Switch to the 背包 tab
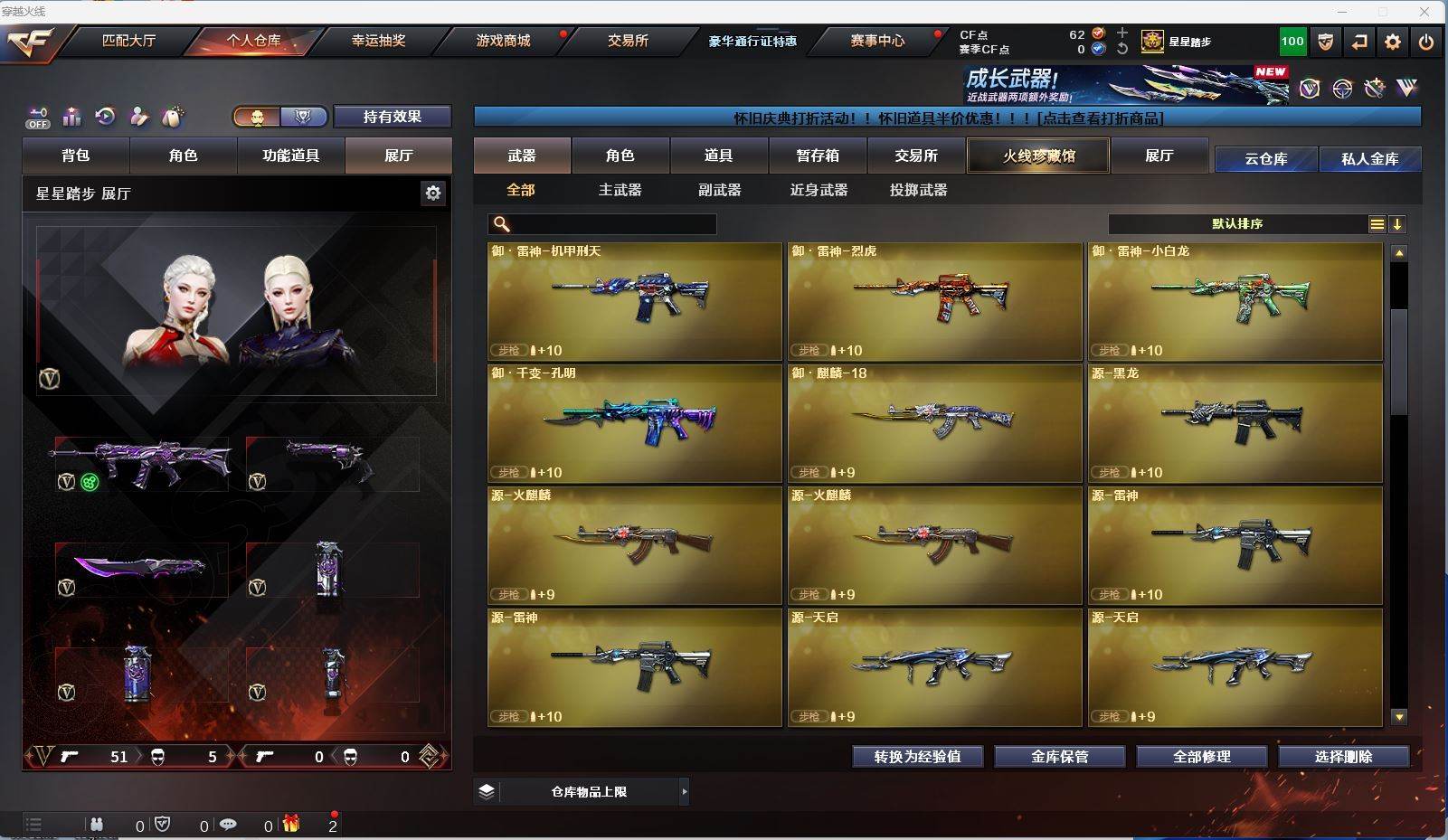This screenshot has width=1448, height=840. pyautogui.click(x=76, y=156)
